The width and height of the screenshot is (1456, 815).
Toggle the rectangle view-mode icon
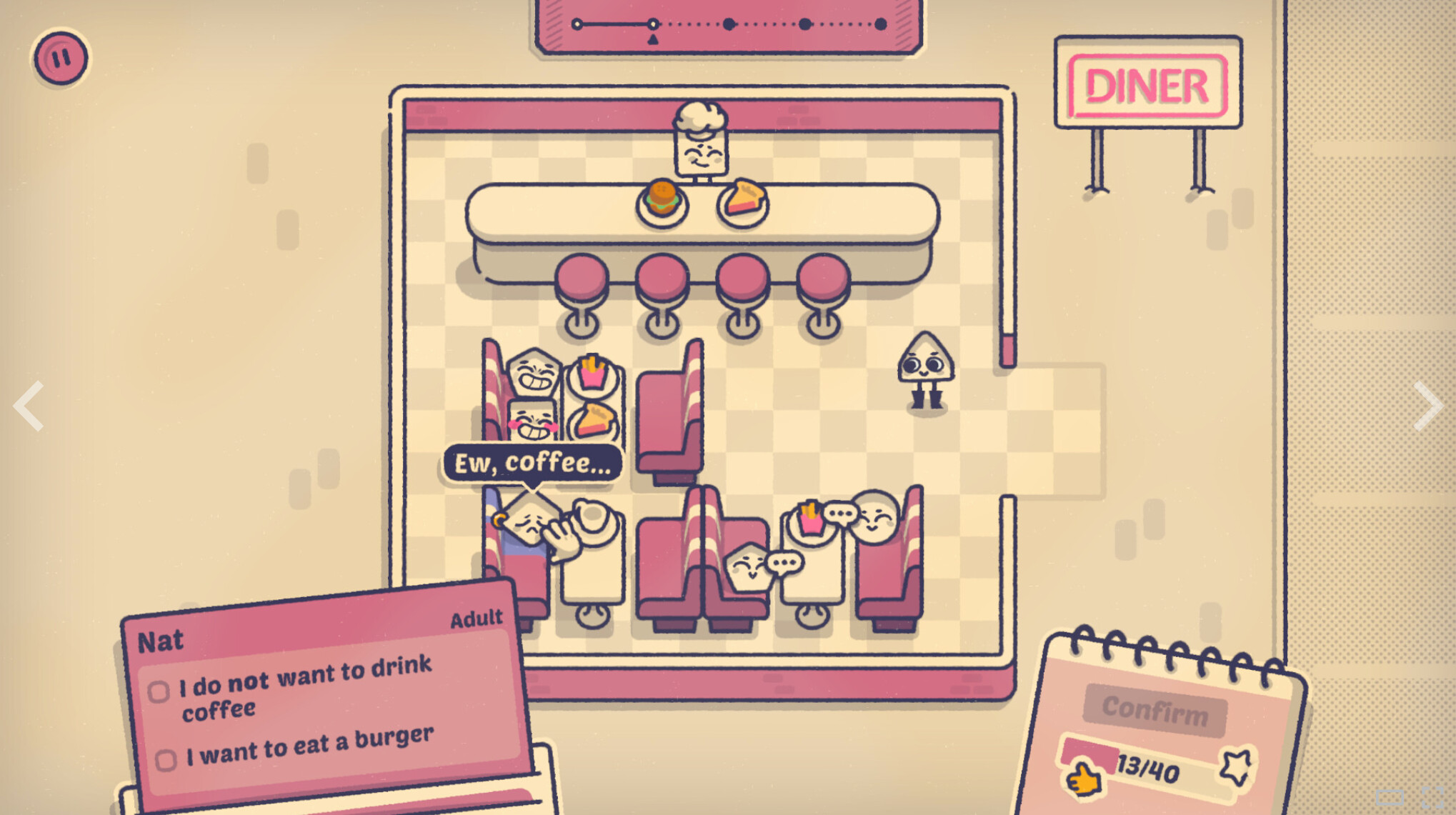pyautogui.click(x=1390, y=797)
